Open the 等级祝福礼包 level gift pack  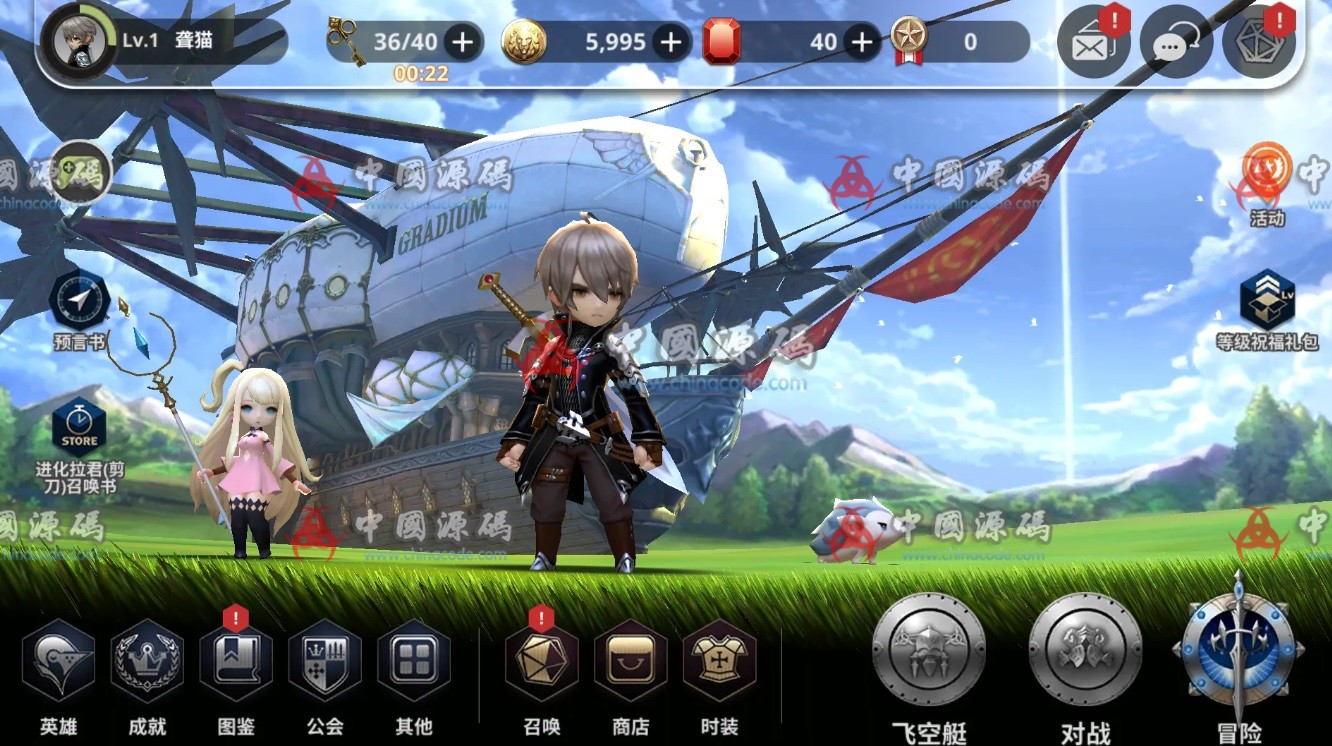tap(1267, 300)
